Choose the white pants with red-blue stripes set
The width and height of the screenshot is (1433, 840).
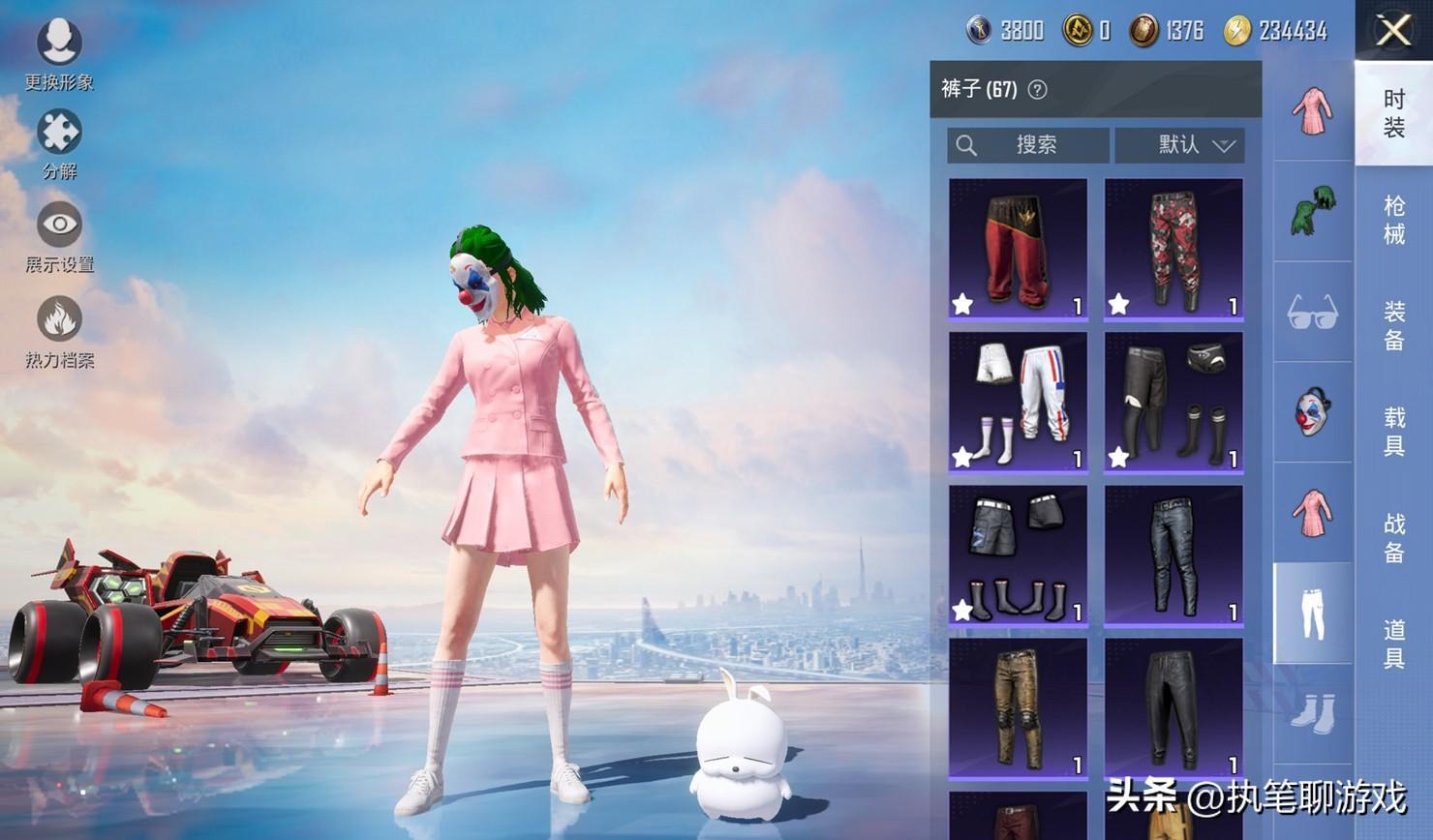tap(1018, 401)
